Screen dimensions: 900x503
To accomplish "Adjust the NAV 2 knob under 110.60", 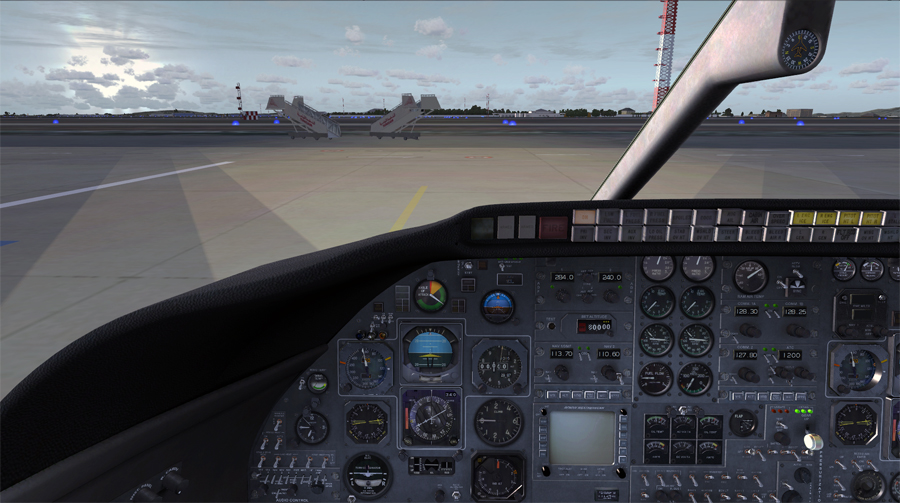I will pos(607,372).
